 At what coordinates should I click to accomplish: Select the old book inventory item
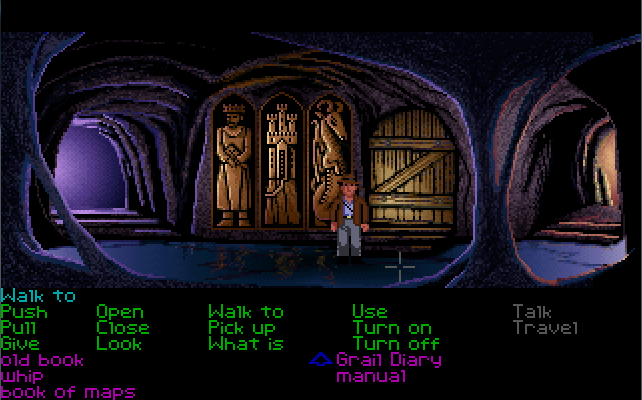point(42,360)
